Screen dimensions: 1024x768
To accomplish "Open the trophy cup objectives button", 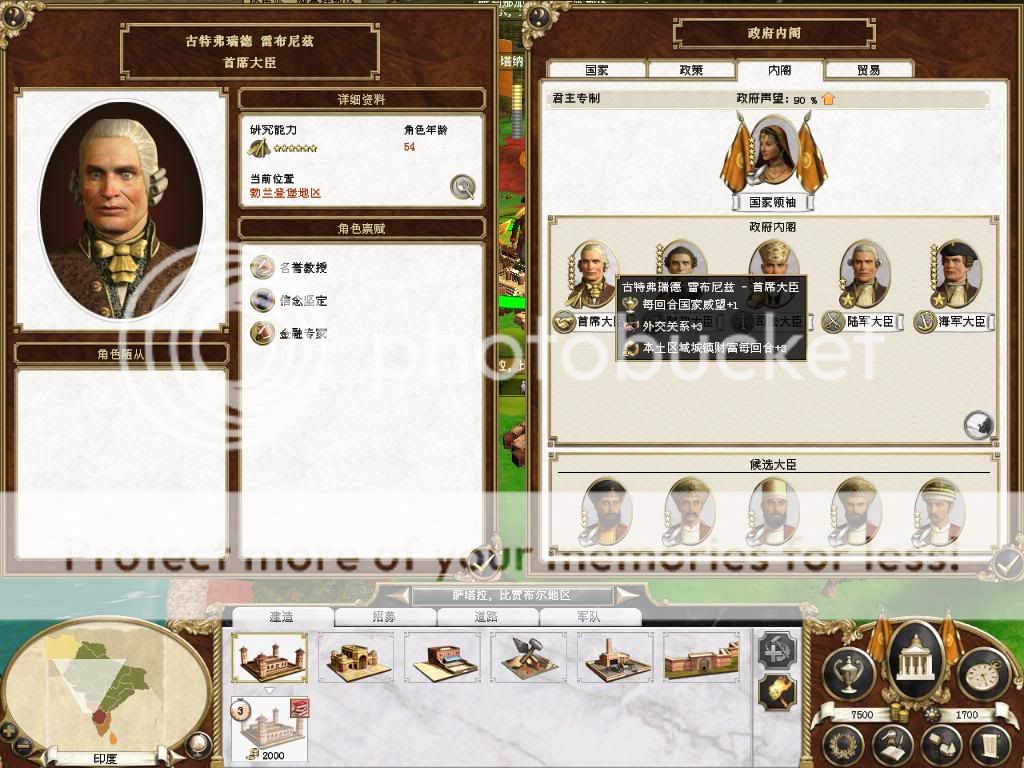I will [848, 674].
